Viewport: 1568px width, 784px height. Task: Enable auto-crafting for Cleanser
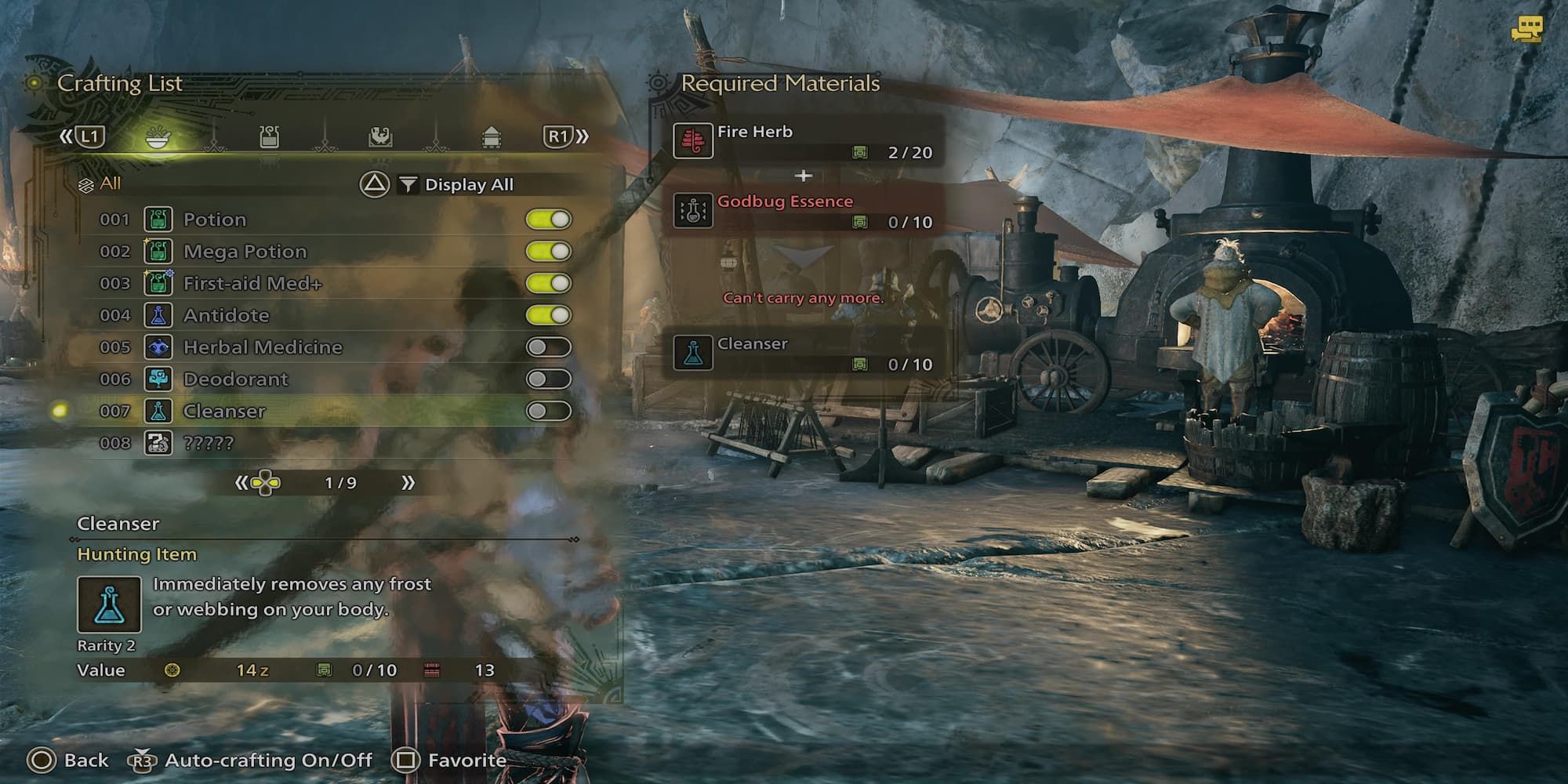549,412
